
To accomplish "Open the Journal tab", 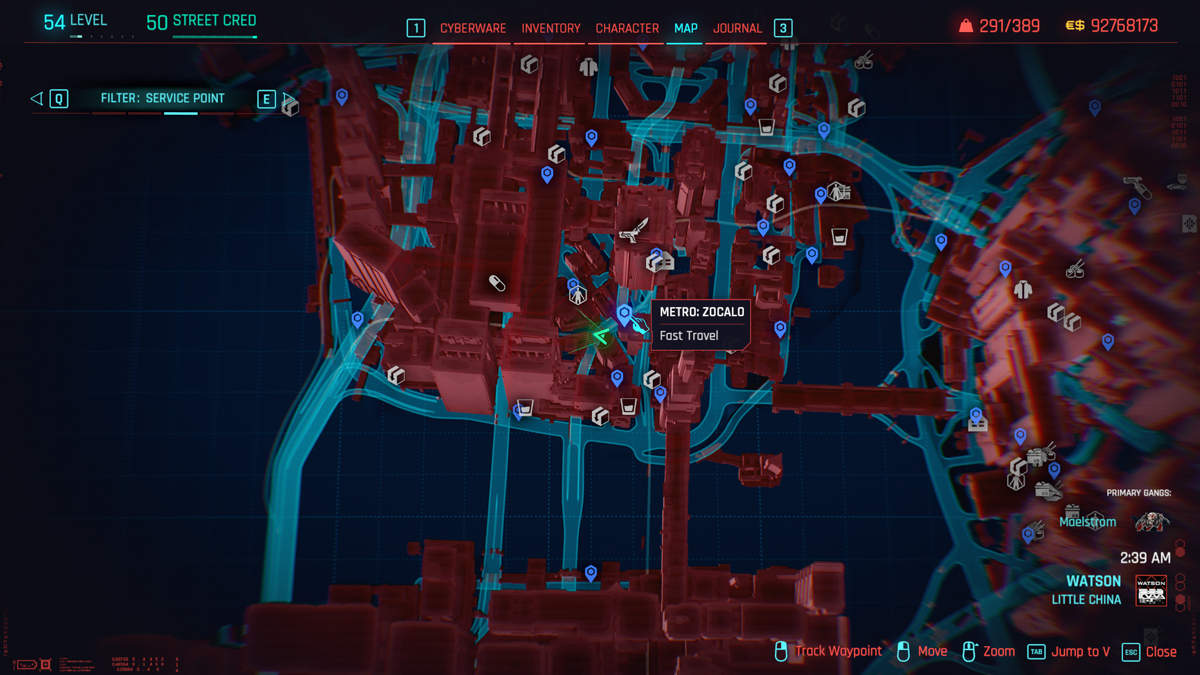I will [738, 28].
